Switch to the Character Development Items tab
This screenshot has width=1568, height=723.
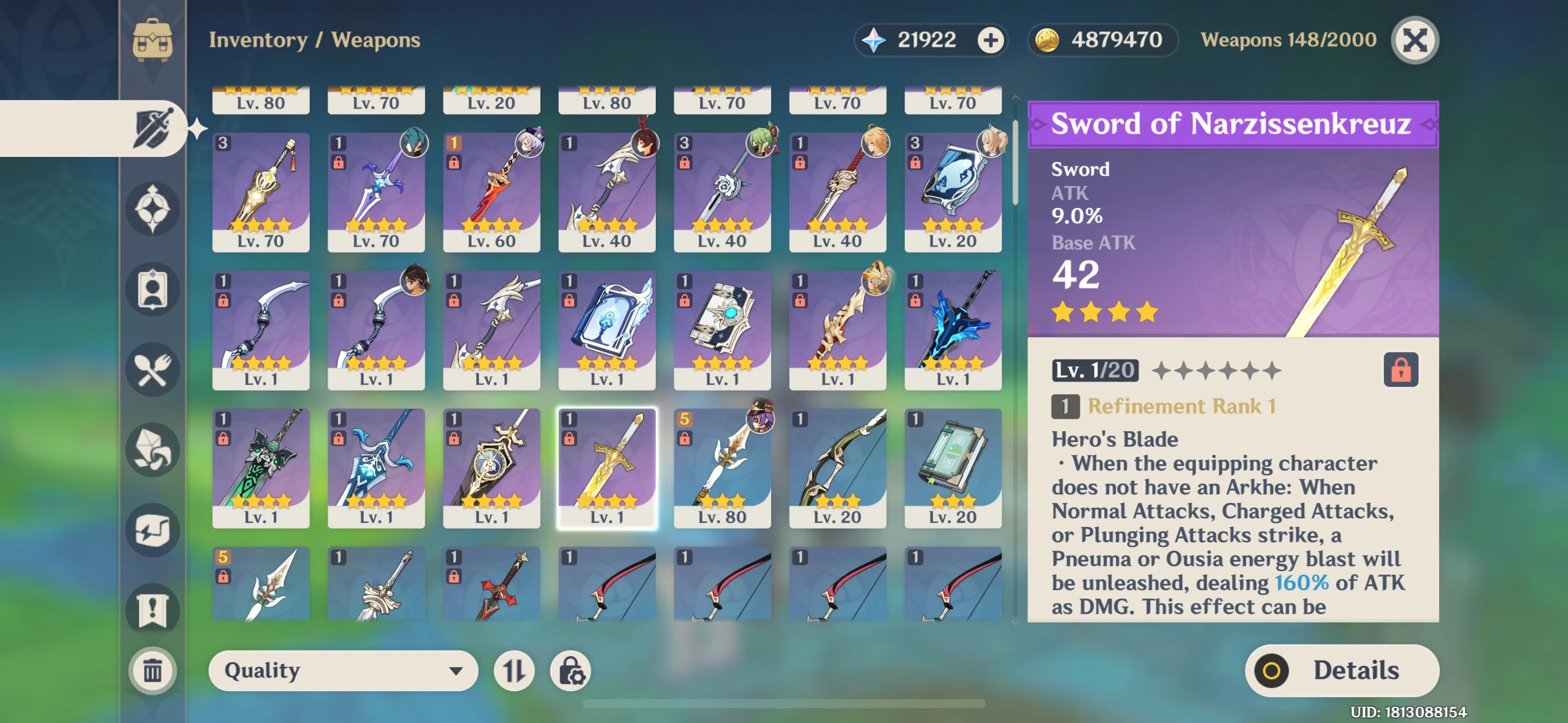pos(153,289)
